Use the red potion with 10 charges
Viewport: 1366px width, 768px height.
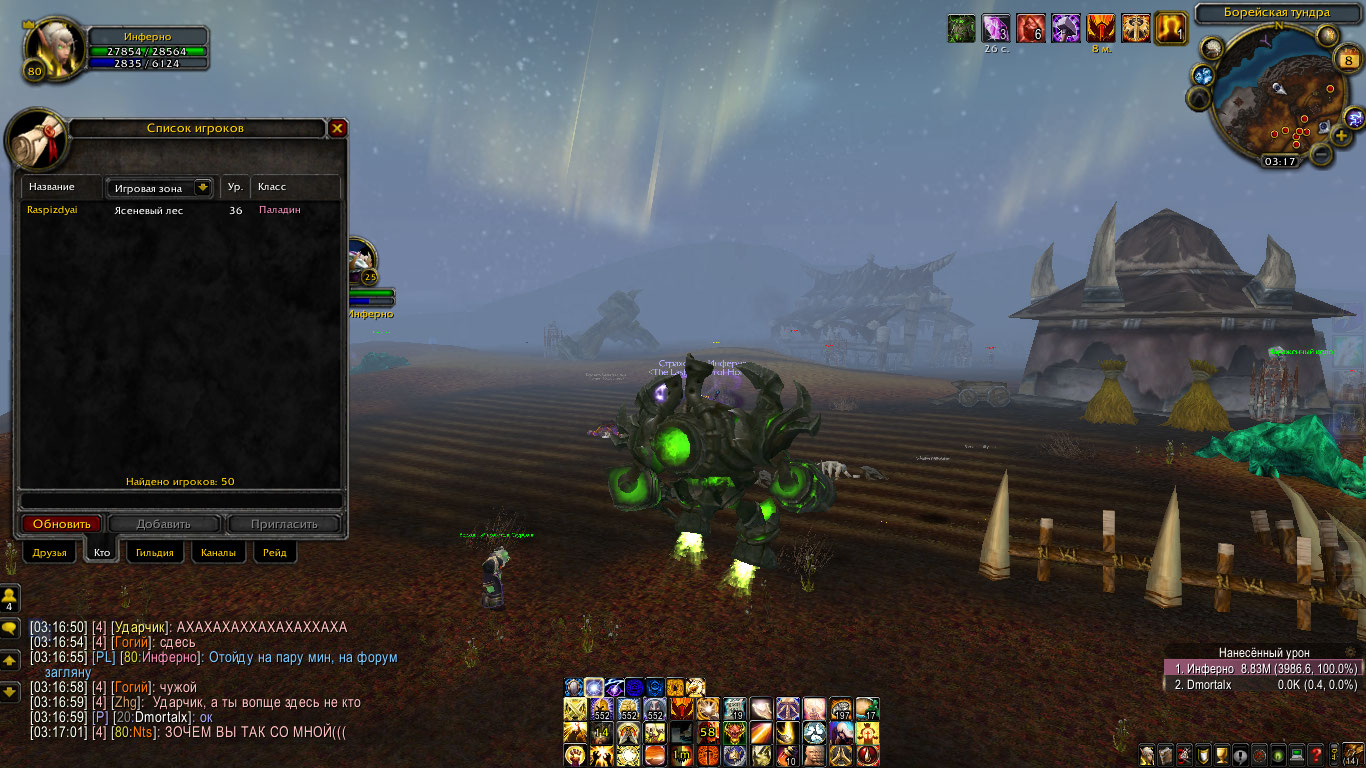(x=788, y=755)
